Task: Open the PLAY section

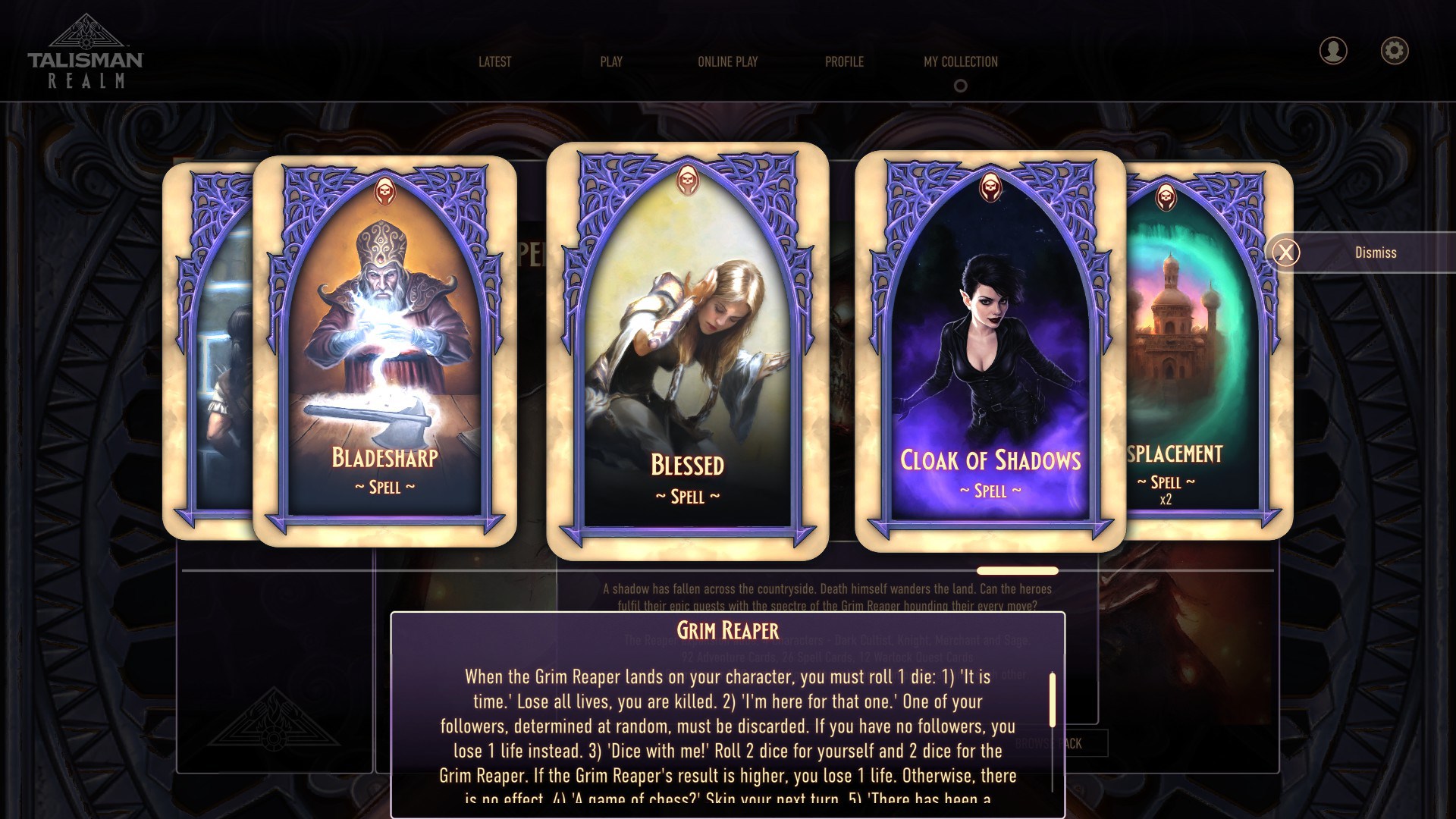Action: pyautogui.click(x=610, y=62)
